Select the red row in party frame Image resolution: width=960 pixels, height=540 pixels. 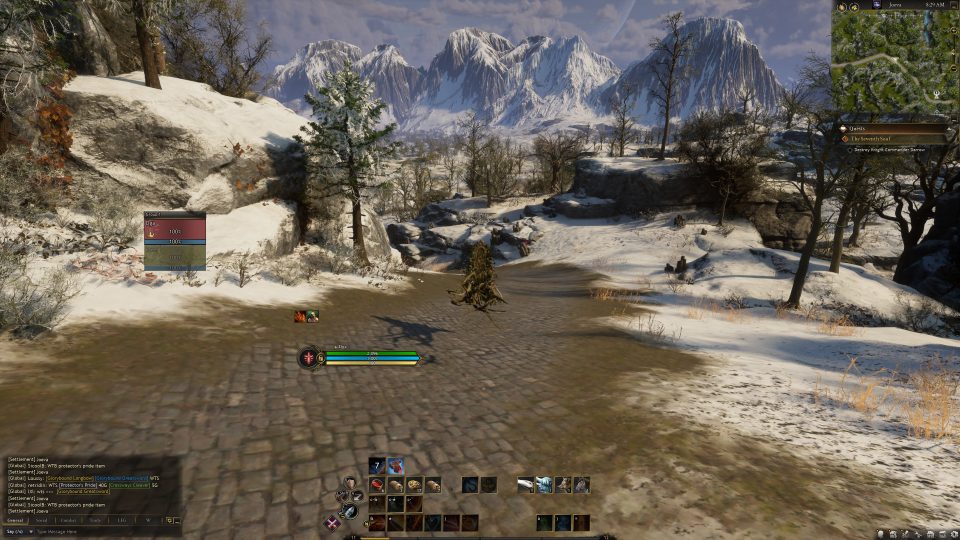point(175,228)
